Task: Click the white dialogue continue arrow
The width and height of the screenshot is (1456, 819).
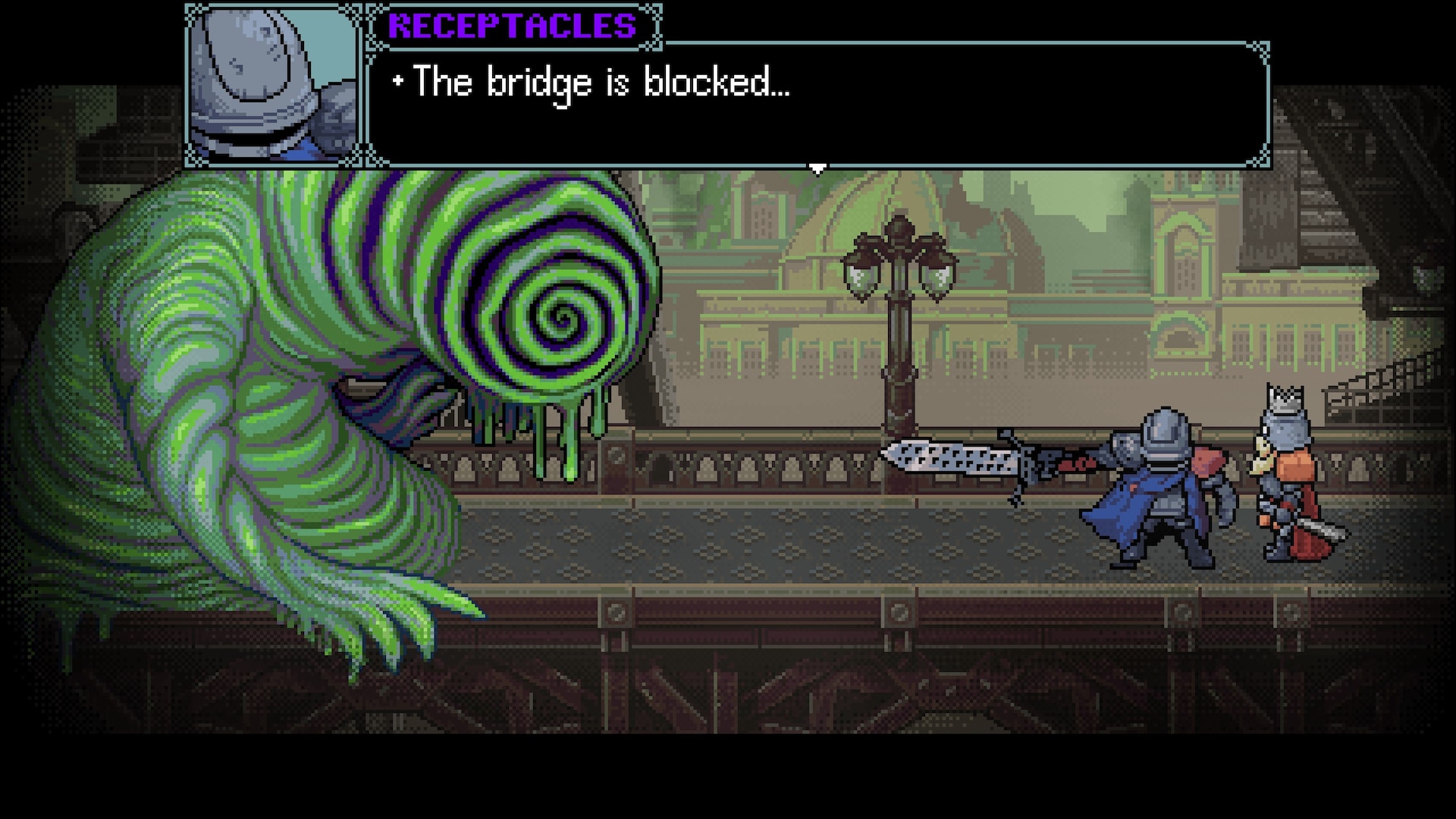Action: coord(817,169)
